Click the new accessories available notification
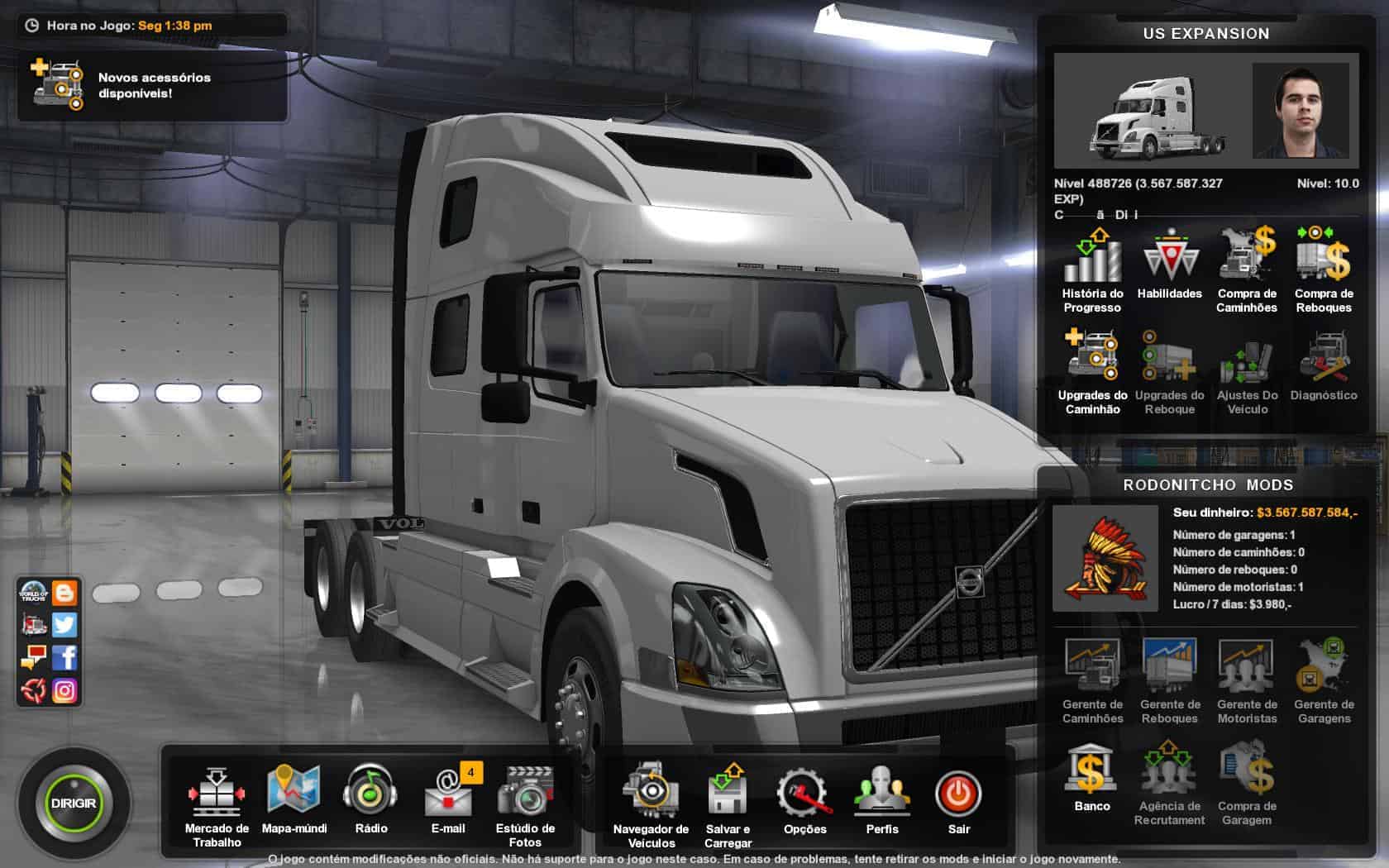1389x868 pixels. (152, 85)
